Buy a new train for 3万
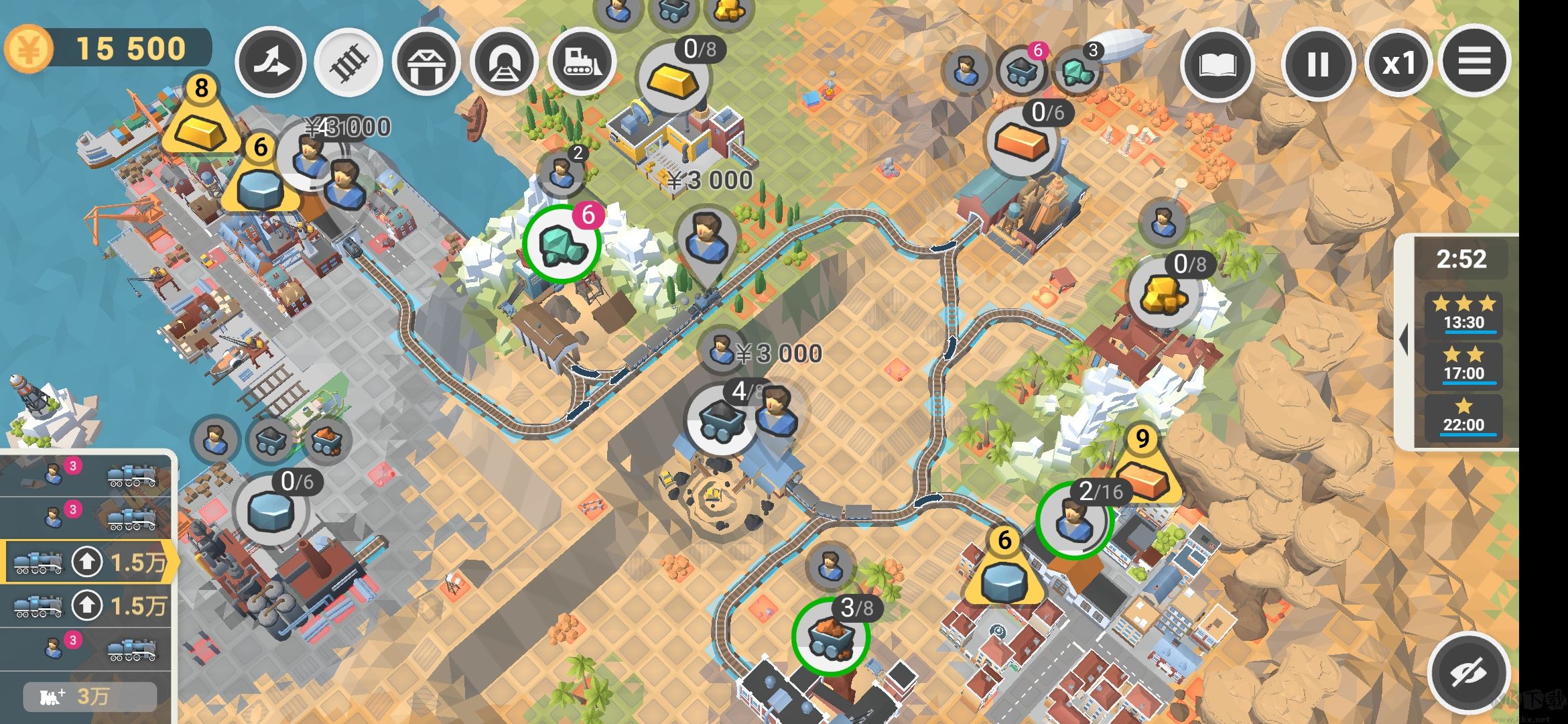The width and height of the screenshot is (1568, 724). (90, 697)
